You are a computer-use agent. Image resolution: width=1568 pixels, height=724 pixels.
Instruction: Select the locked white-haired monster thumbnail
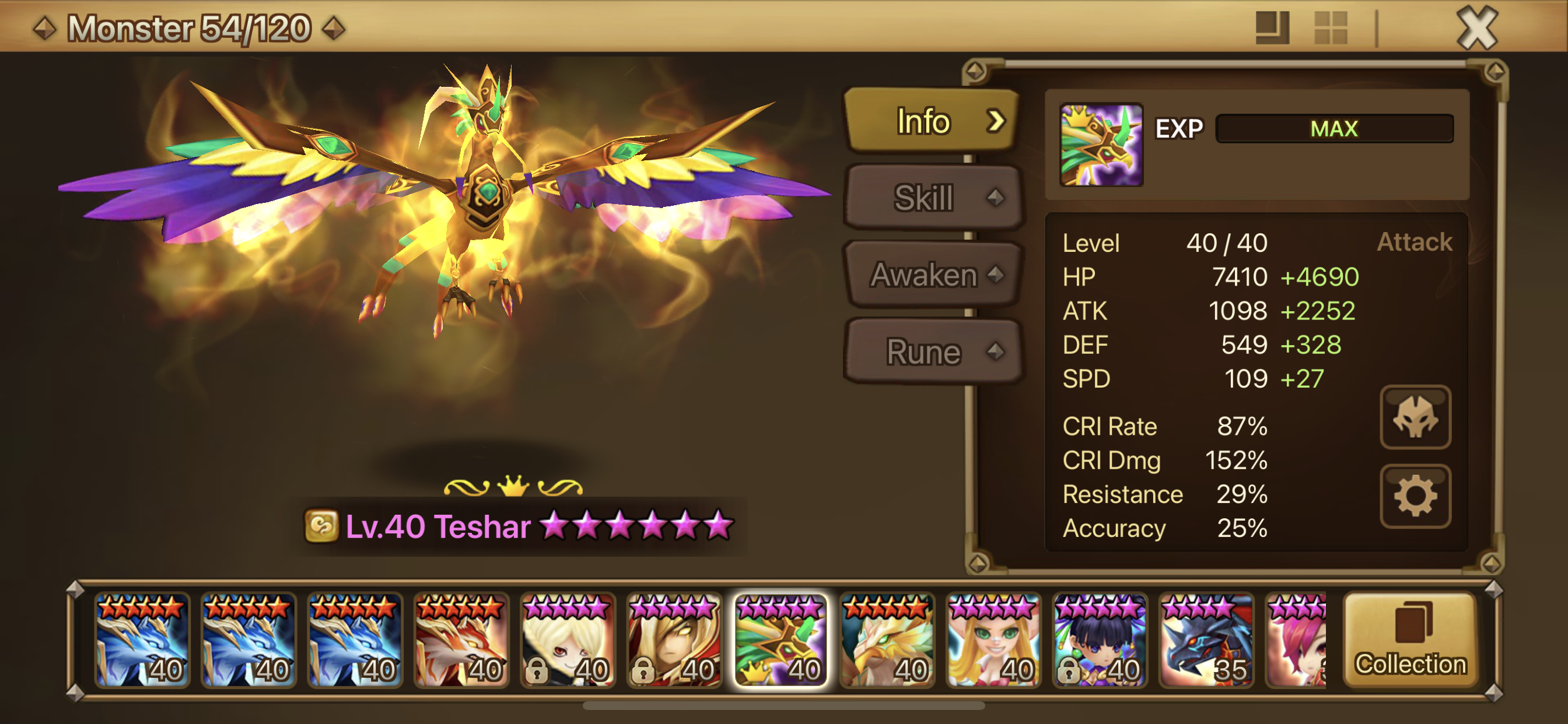(x=568, y=640)
